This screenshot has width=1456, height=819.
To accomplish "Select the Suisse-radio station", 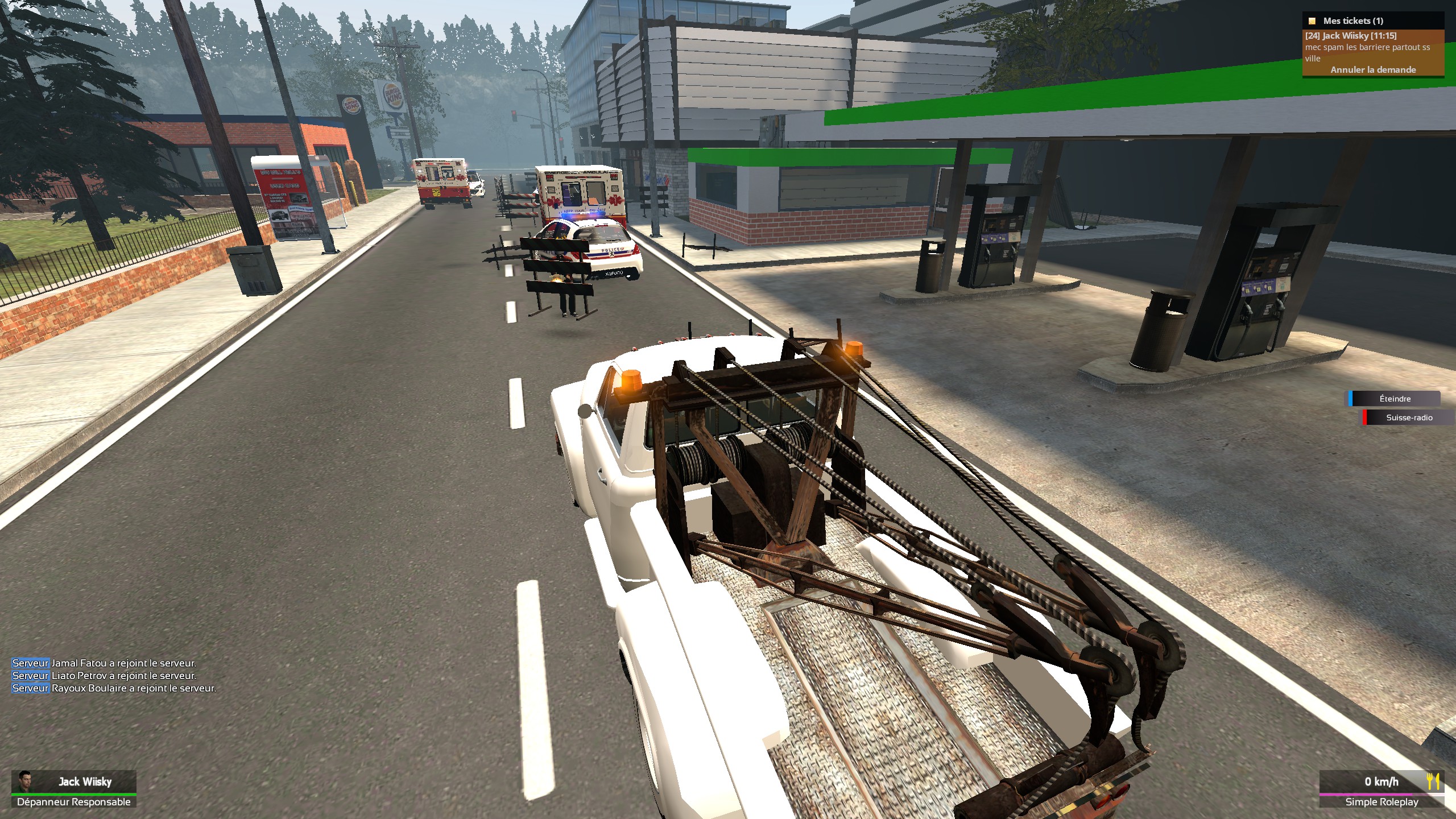I will [x=1408, y=417].
